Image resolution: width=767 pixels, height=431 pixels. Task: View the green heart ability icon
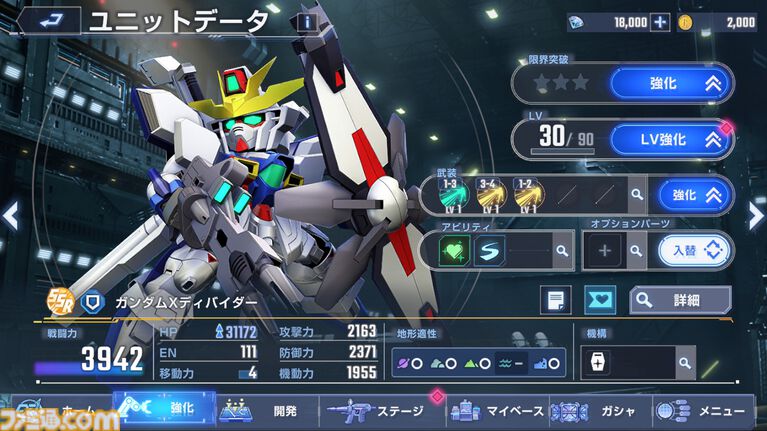click(x=456, y=250)
